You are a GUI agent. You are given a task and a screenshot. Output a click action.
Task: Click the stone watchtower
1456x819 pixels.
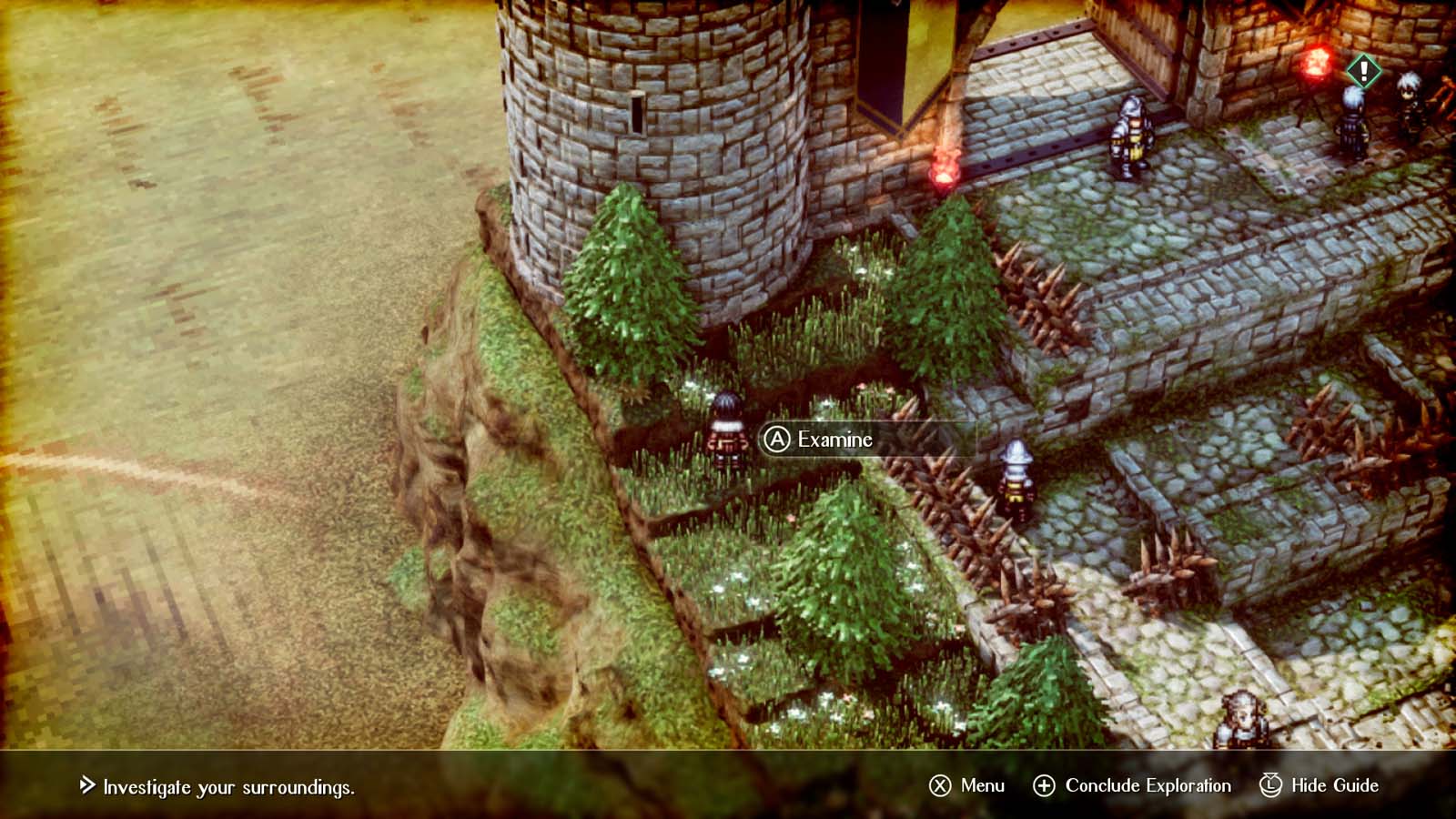(x=655, y=136)
